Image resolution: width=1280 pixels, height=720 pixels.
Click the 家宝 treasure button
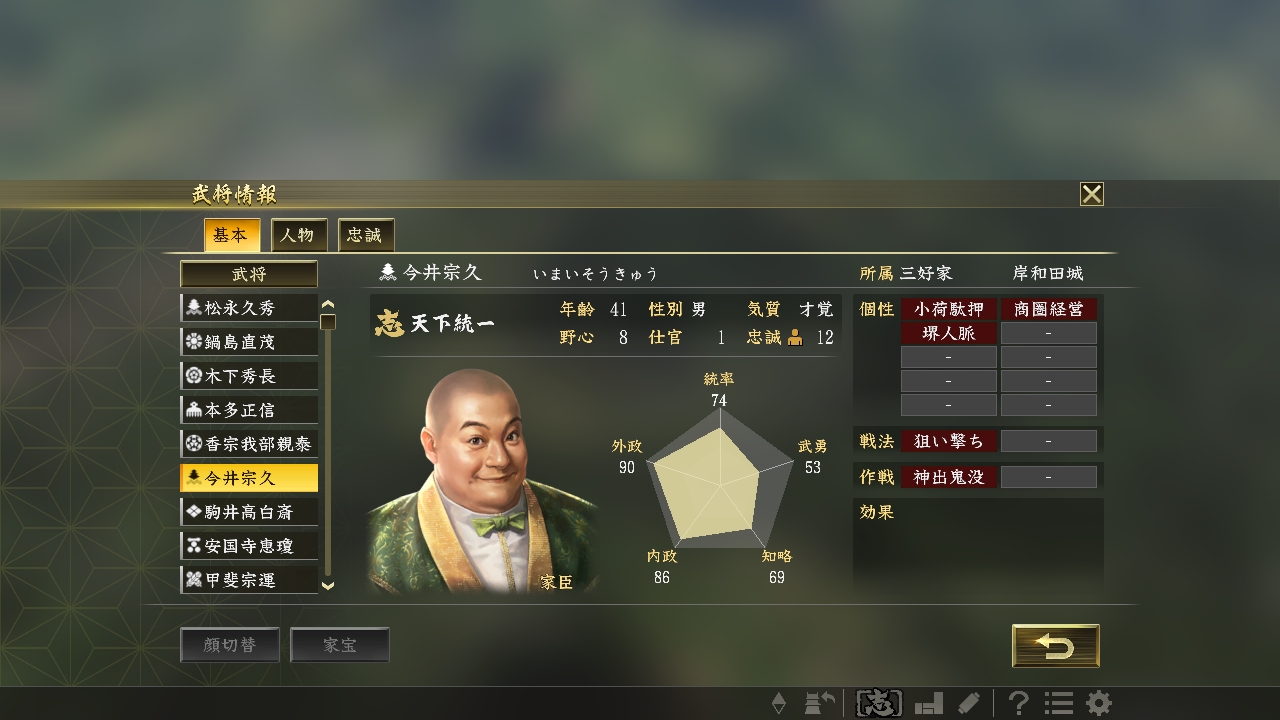340,644
